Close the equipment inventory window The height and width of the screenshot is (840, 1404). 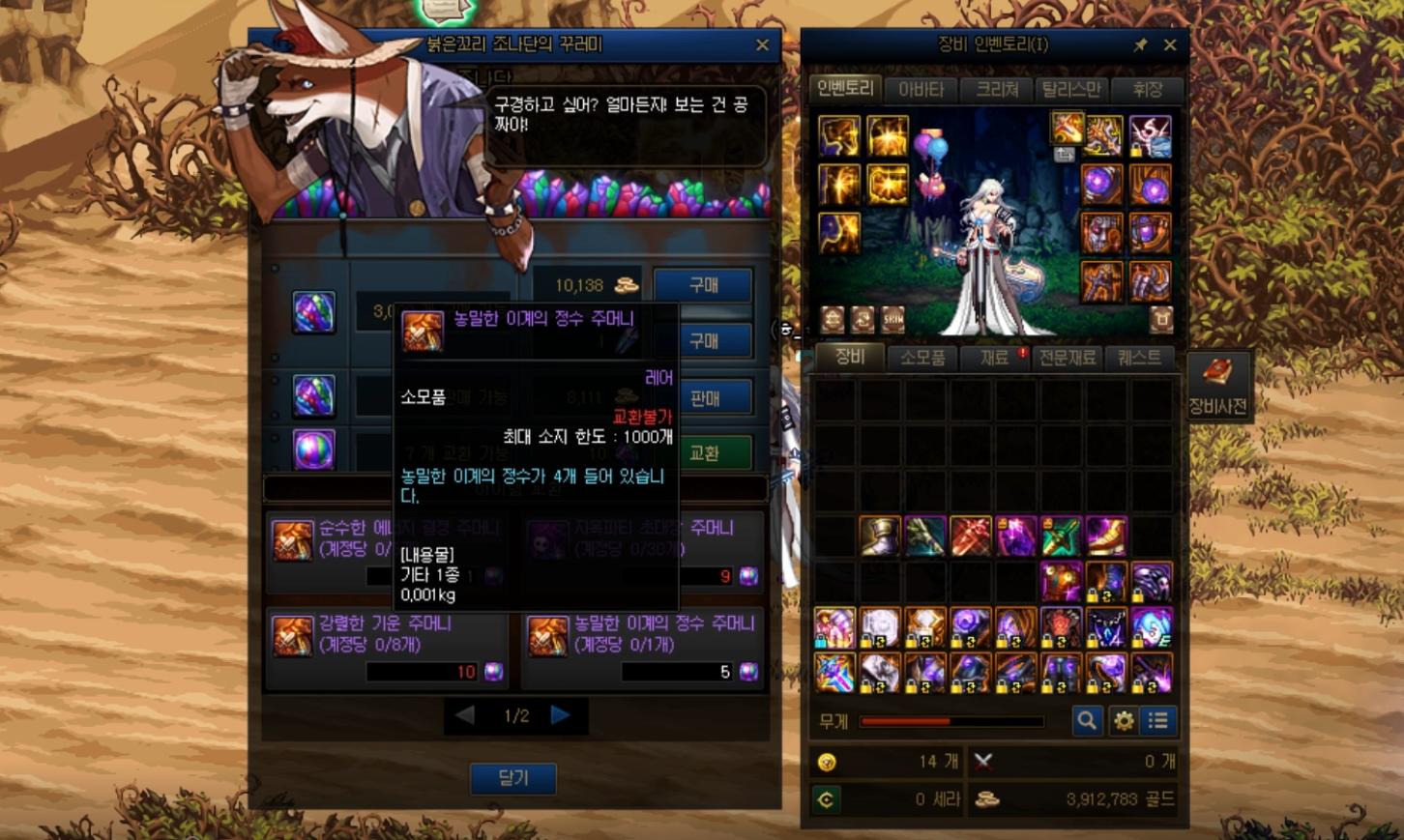pos(1170,45)
